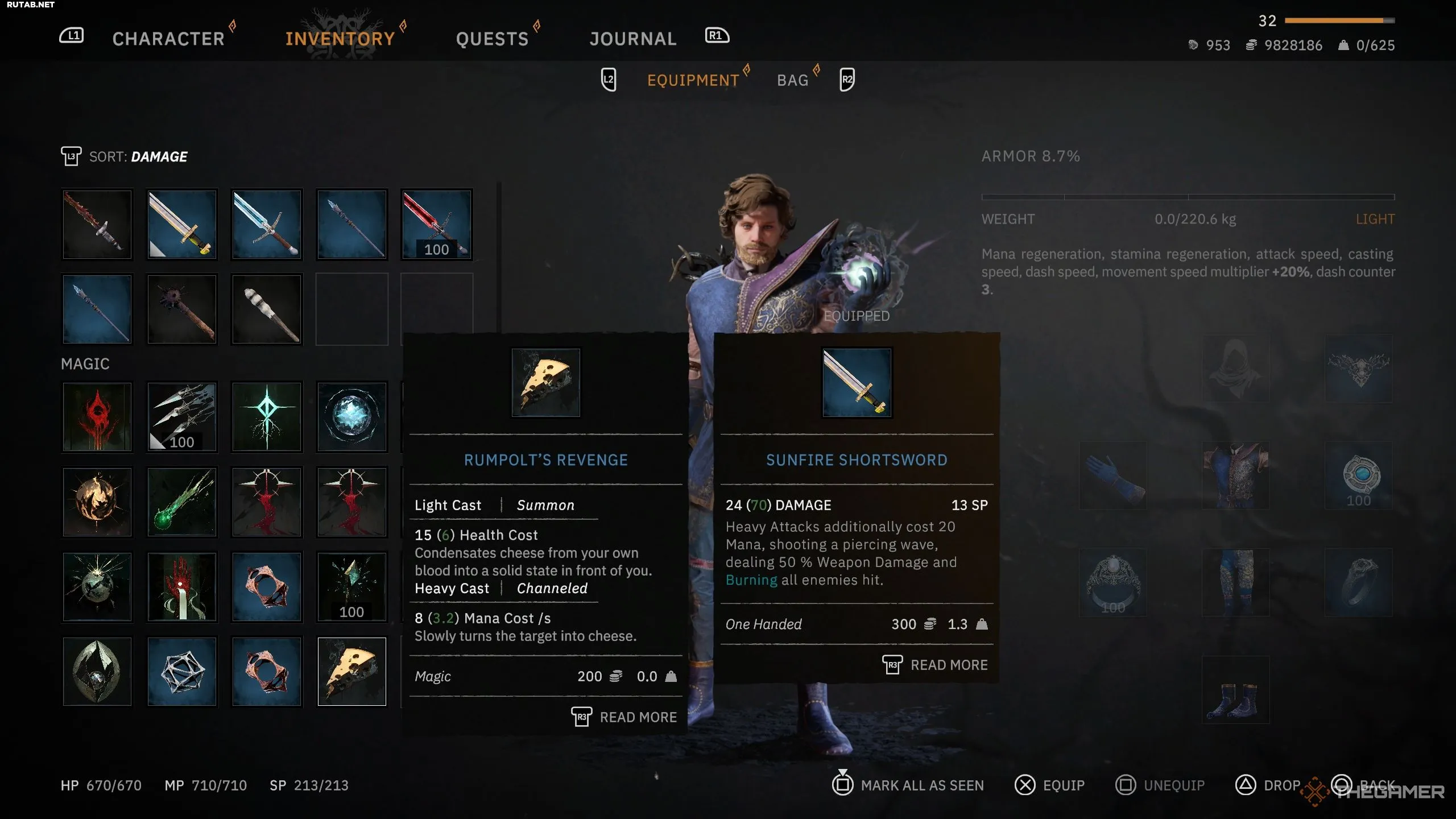Select the red hand spell icon
Viewport: 1456px width, 819px height.
182,587
